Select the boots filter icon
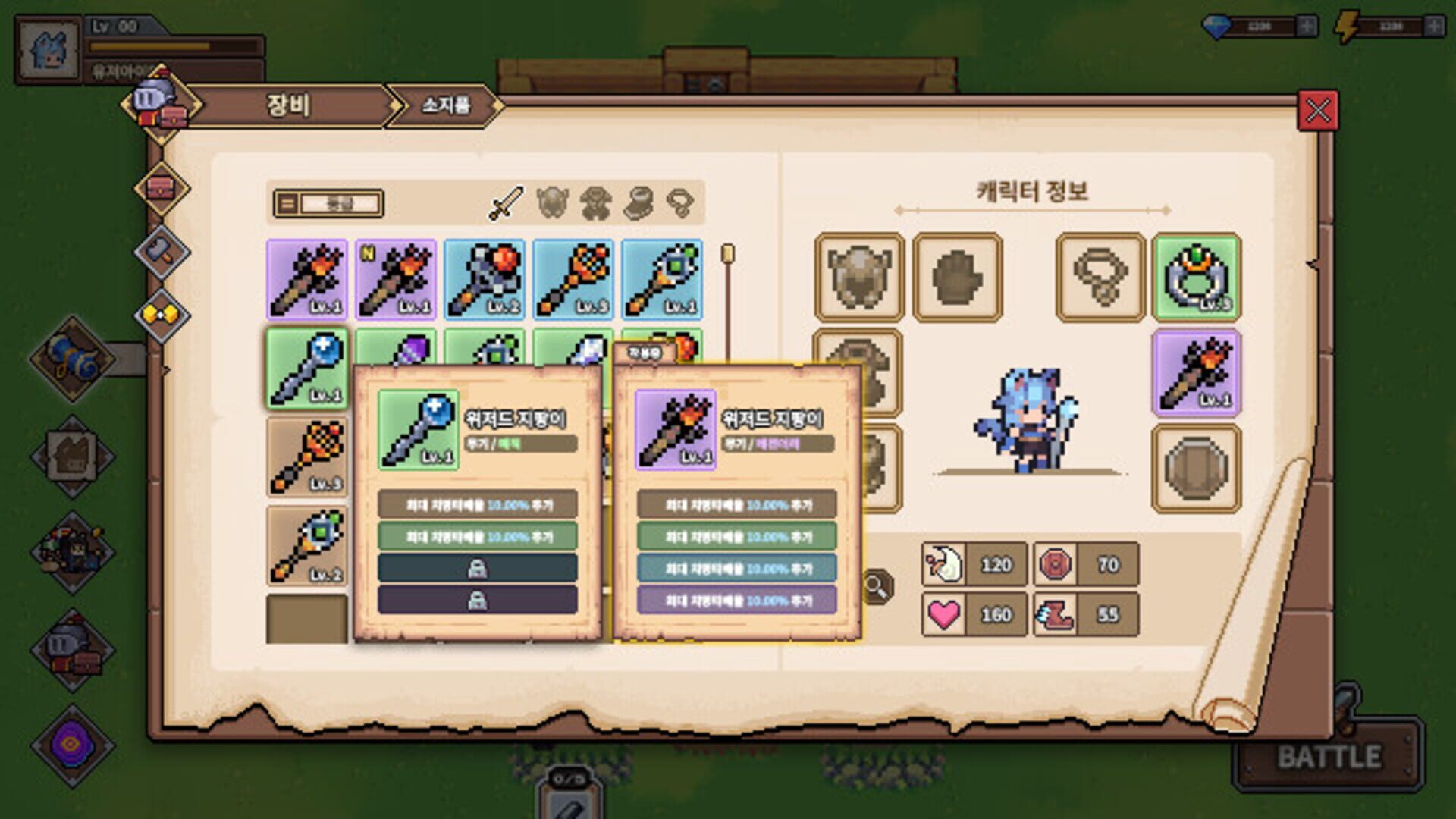This screenshot has width=1456, height=819. (640, 201)
